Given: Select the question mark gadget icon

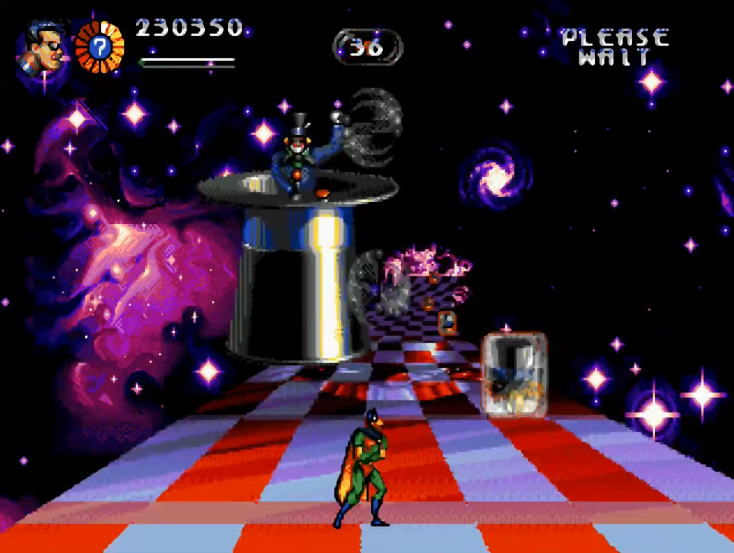Looking at the screenshot, I should coord(99,46).
